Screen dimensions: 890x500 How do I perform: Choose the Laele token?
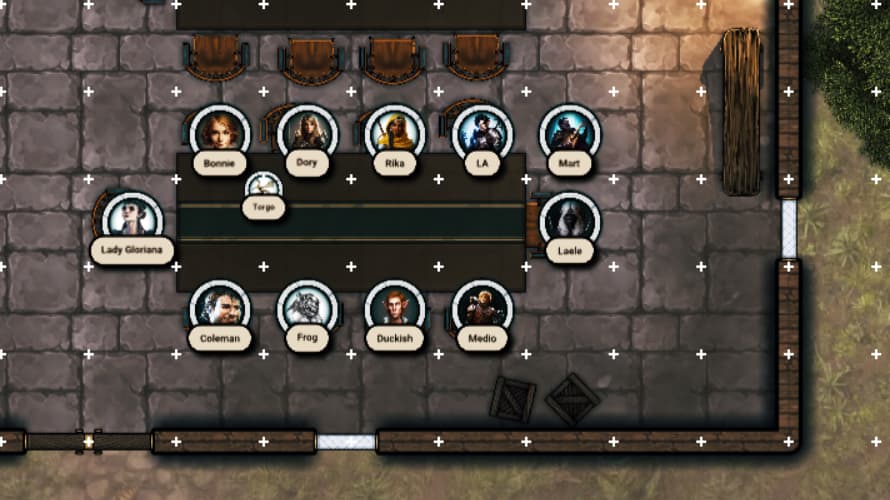point(570,219)
